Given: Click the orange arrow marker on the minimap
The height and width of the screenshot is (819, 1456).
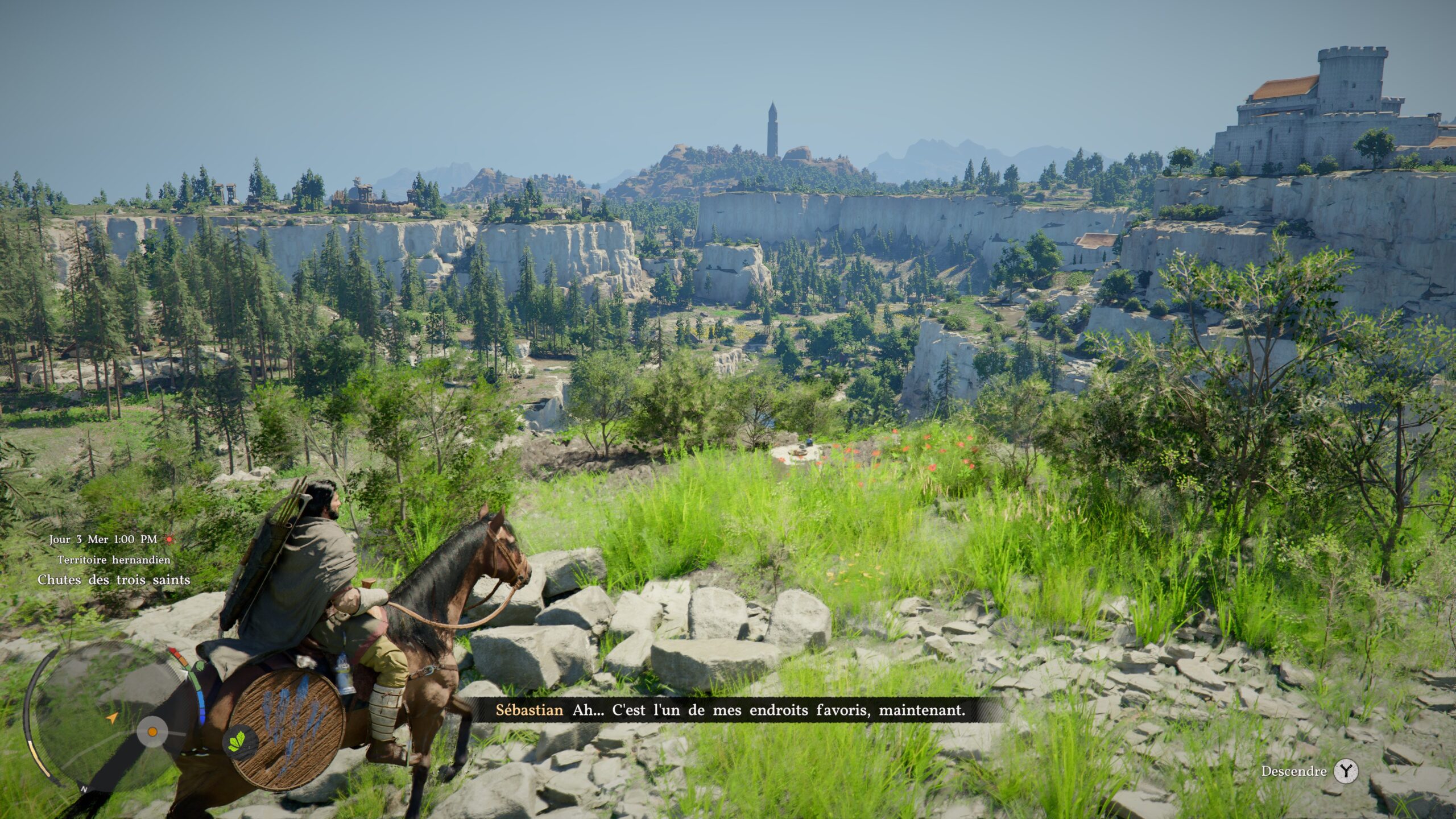Looking at the screenshot, I should pyautogui.click(x=112, y=718).
